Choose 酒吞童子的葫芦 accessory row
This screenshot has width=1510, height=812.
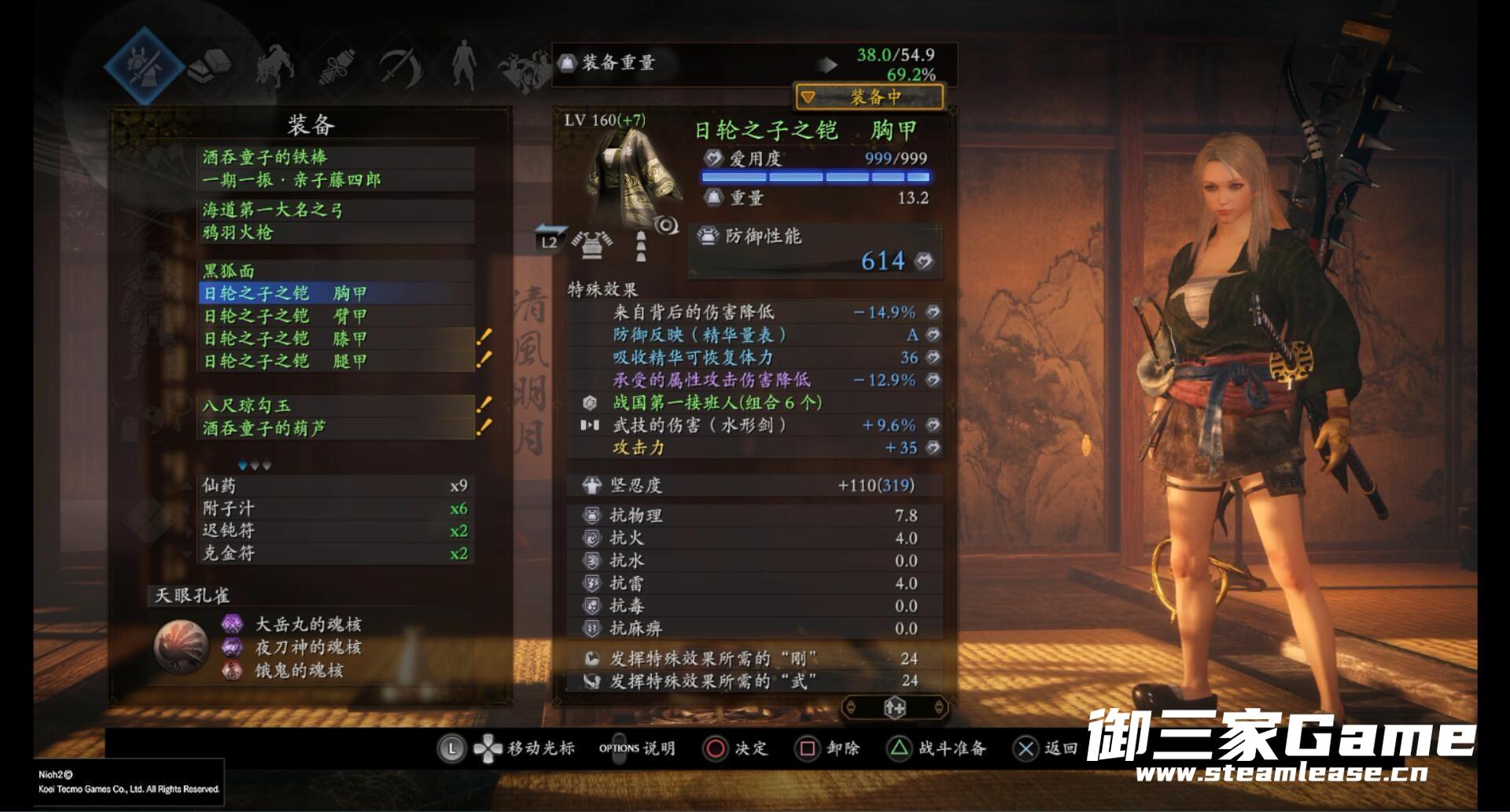[337, 428]
